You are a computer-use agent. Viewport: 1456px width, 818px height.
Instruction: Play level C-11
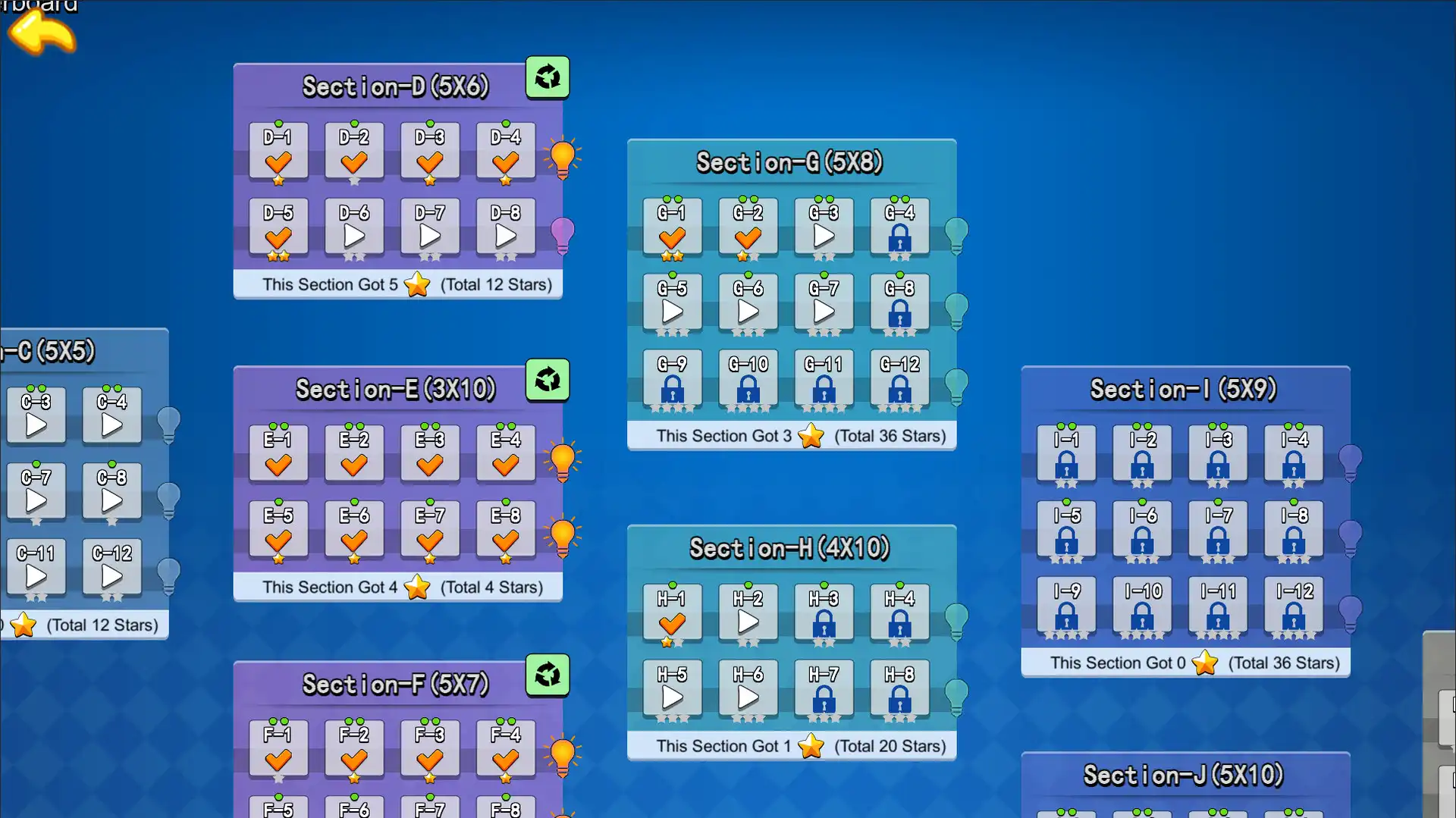36,574
